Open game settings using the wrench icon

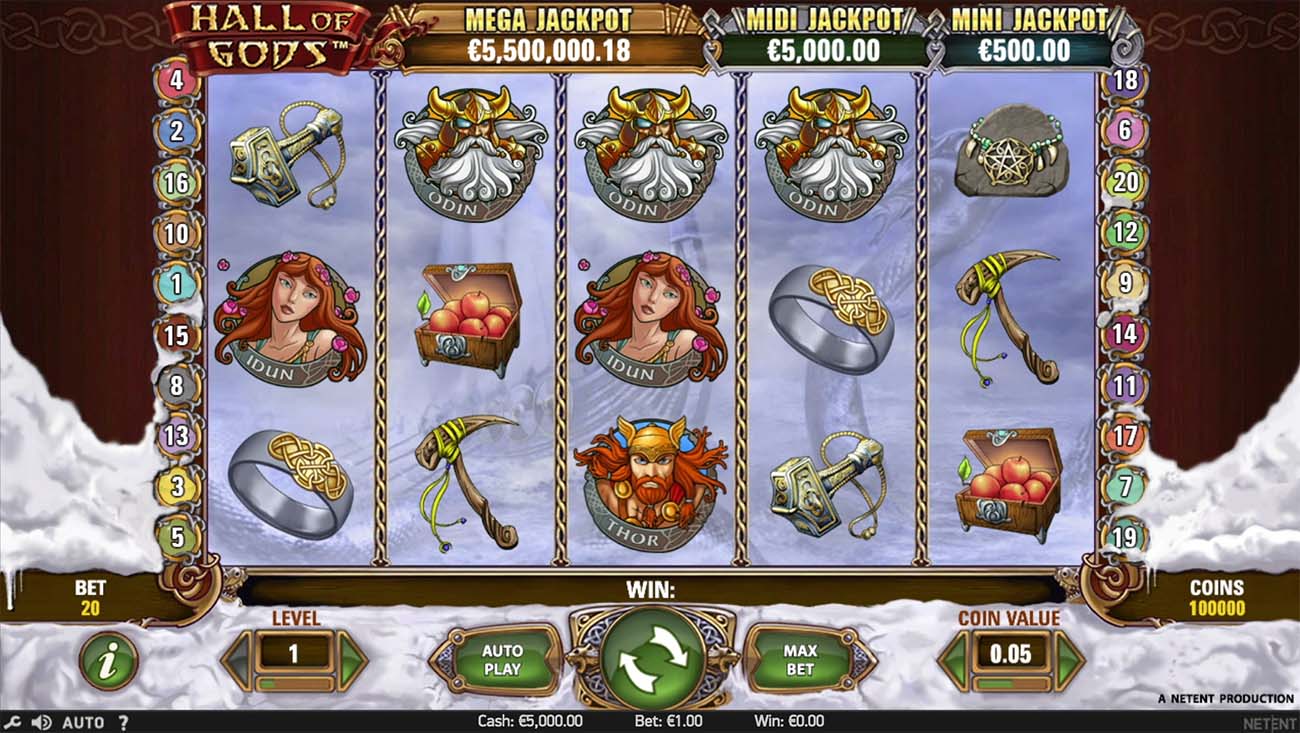point(14,720)
